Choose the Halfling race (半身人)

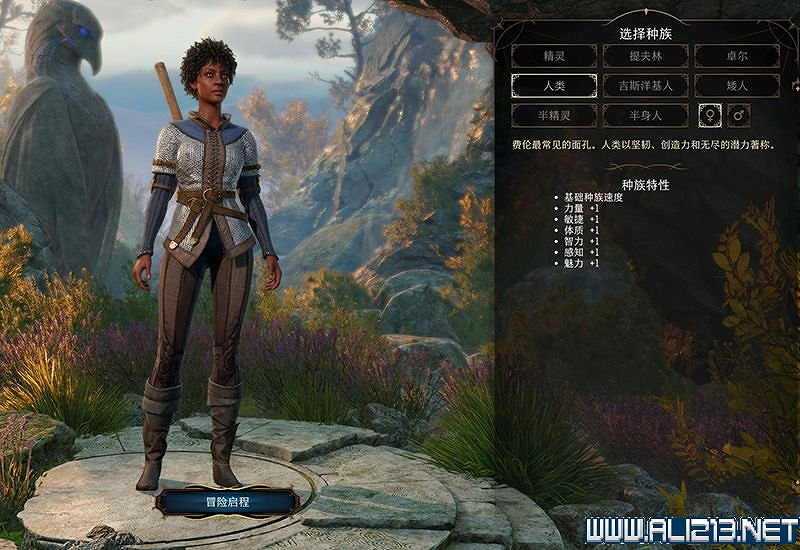645,115
